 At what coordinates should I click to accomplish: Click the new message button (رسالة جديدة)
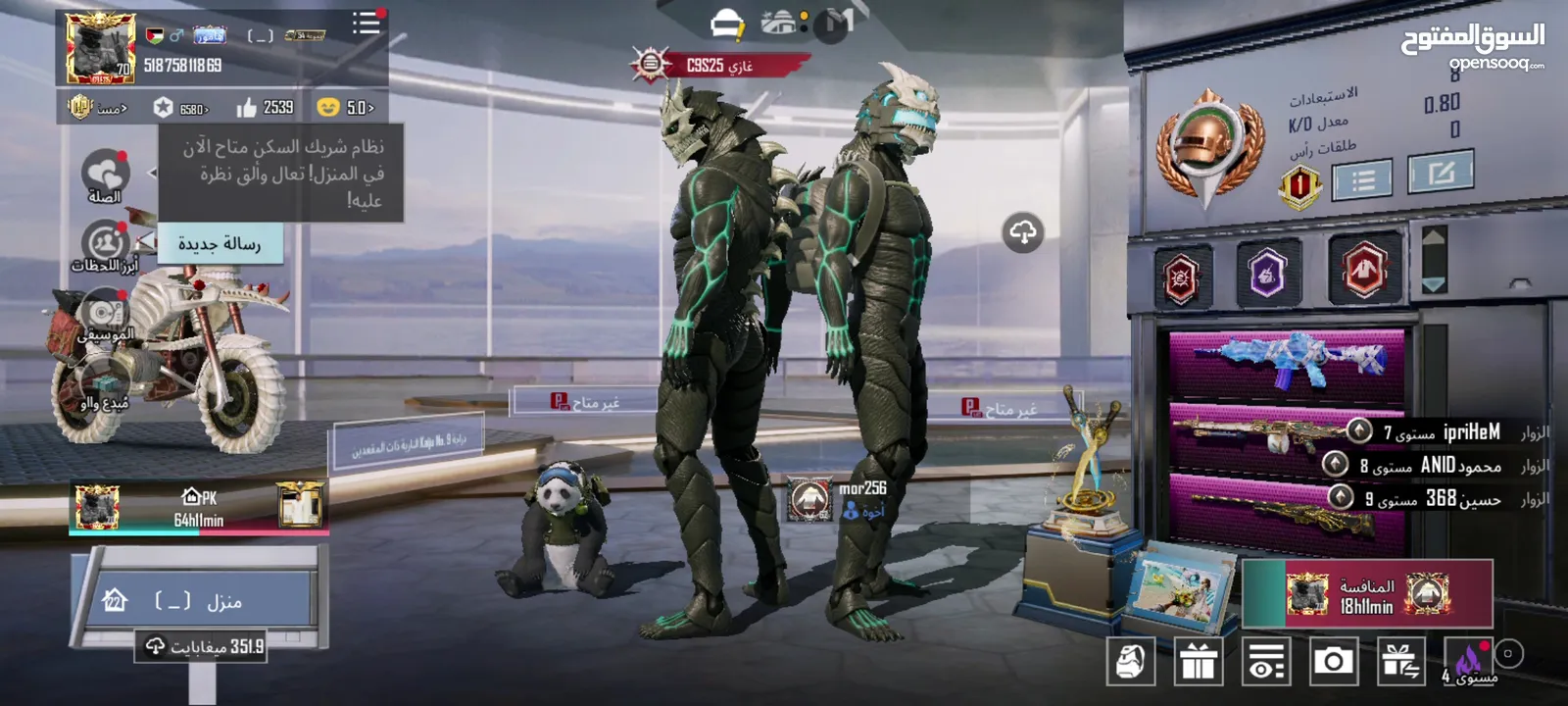coord(220,244)
